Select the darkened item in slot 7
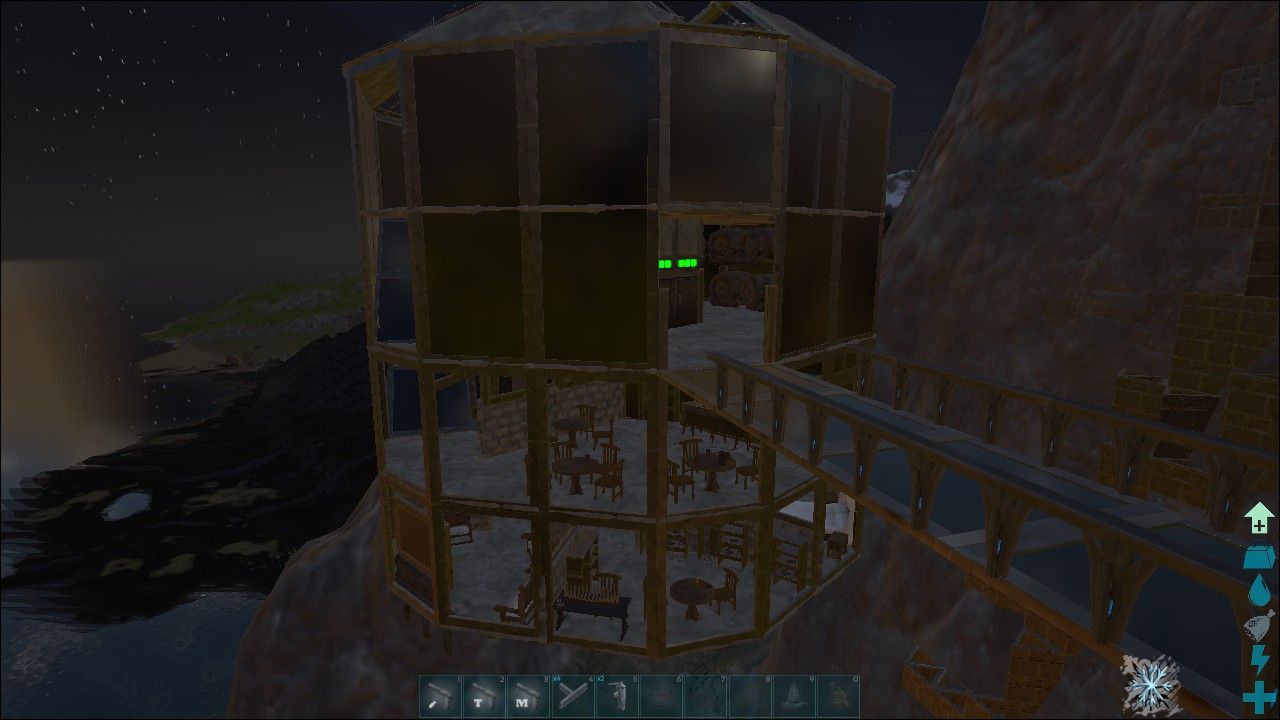 (707, 697)
